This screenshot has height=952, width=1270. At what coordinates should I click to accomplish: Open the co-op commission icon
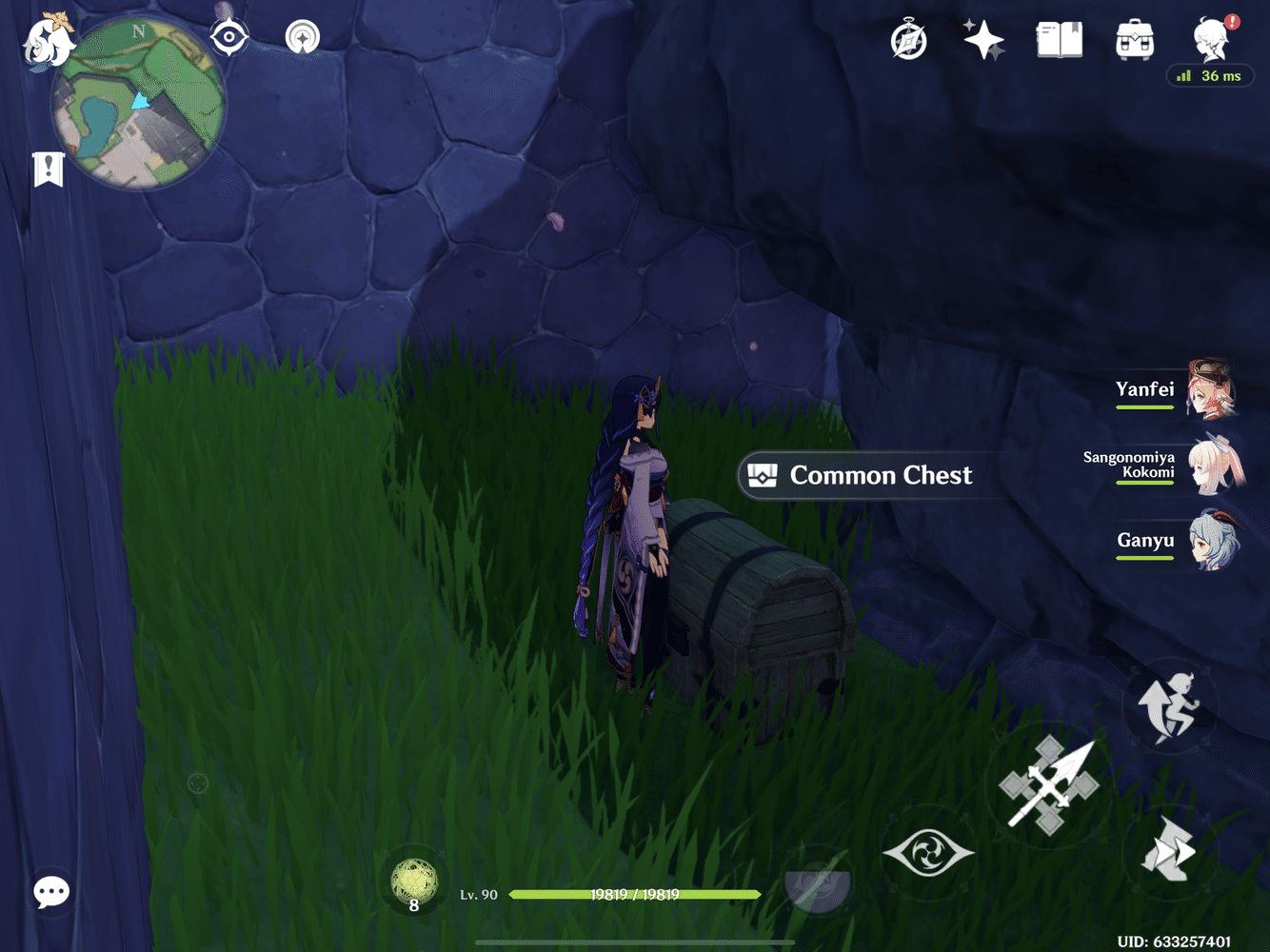(303, 38)
